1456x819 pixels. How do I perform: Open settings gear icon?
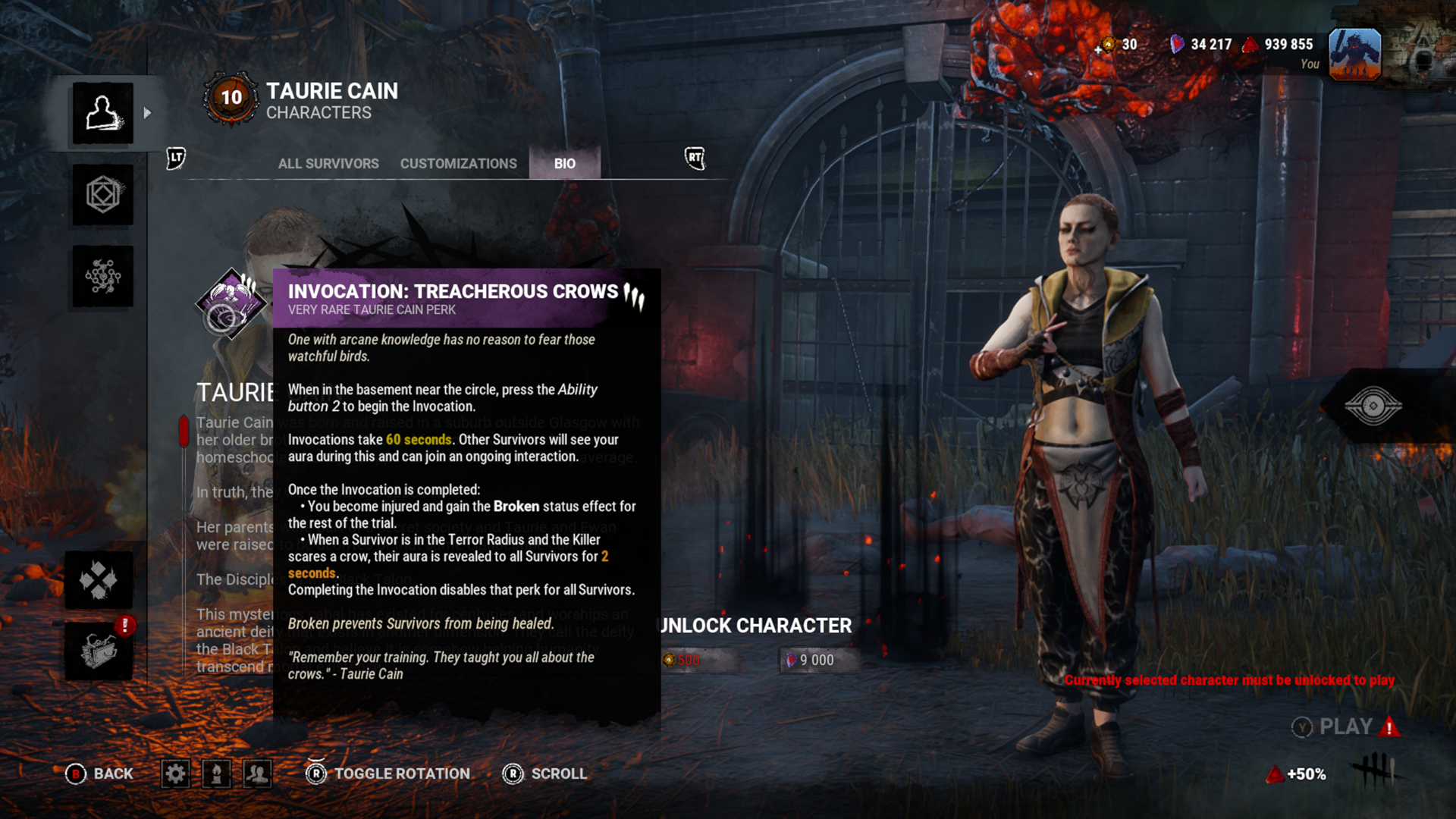[175, 773]
